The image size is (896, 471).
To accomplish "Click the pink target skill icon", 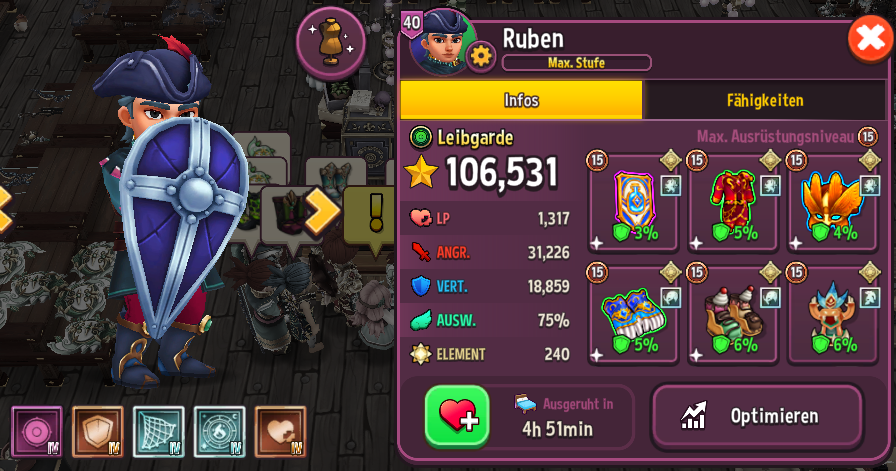I will [37, 432].
